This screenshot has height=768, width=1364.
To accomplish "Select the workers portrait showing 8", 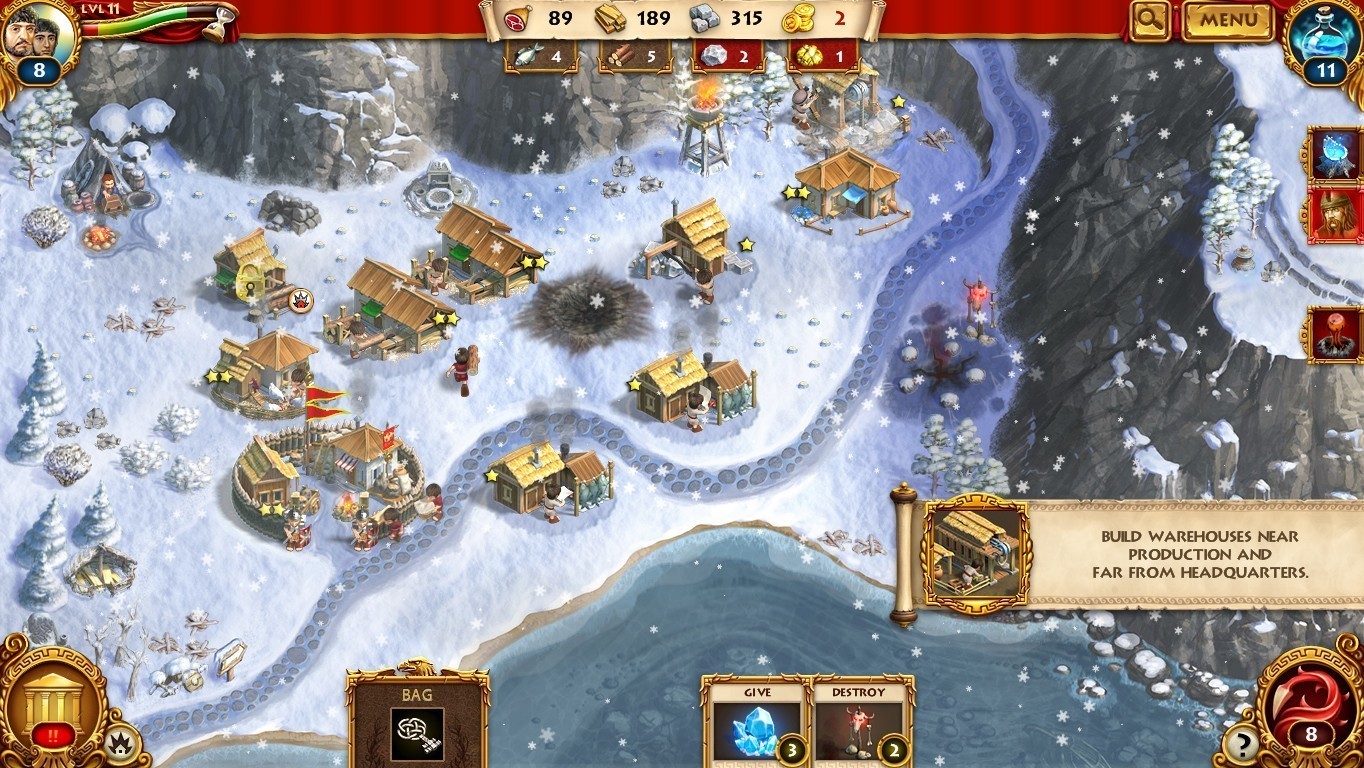I will coord(40,40).
